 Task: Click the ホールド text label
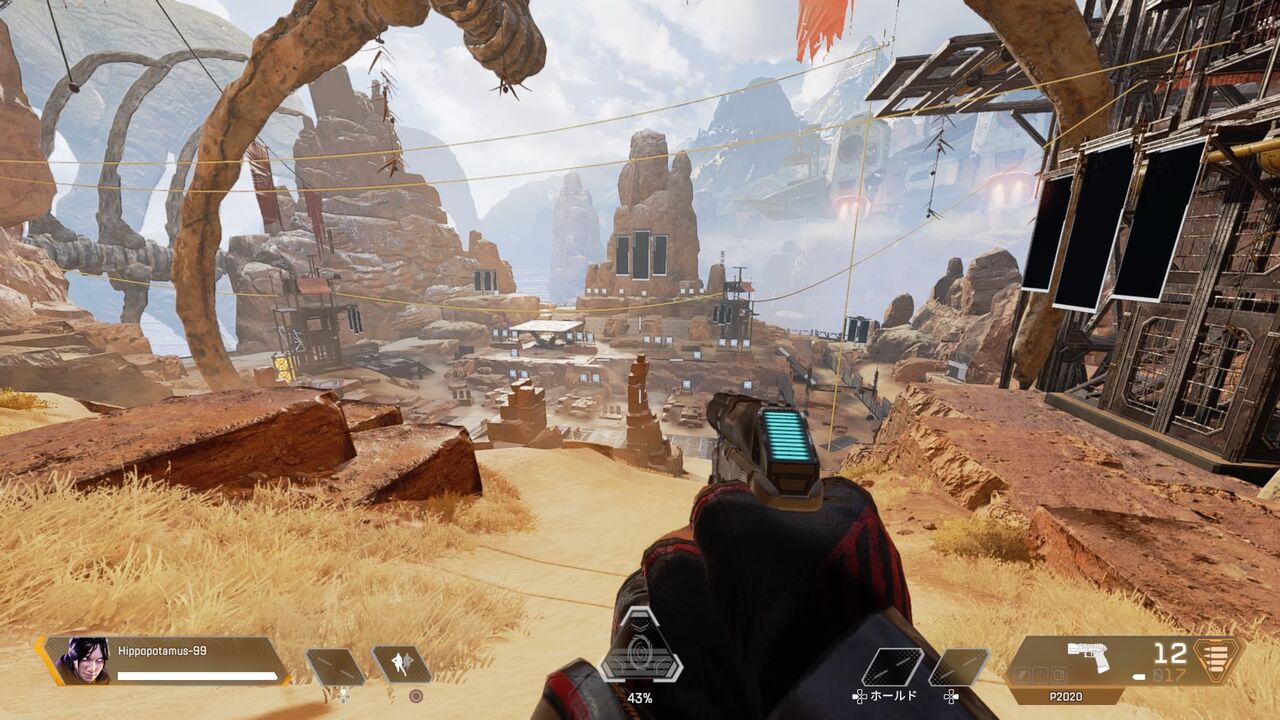893,697
